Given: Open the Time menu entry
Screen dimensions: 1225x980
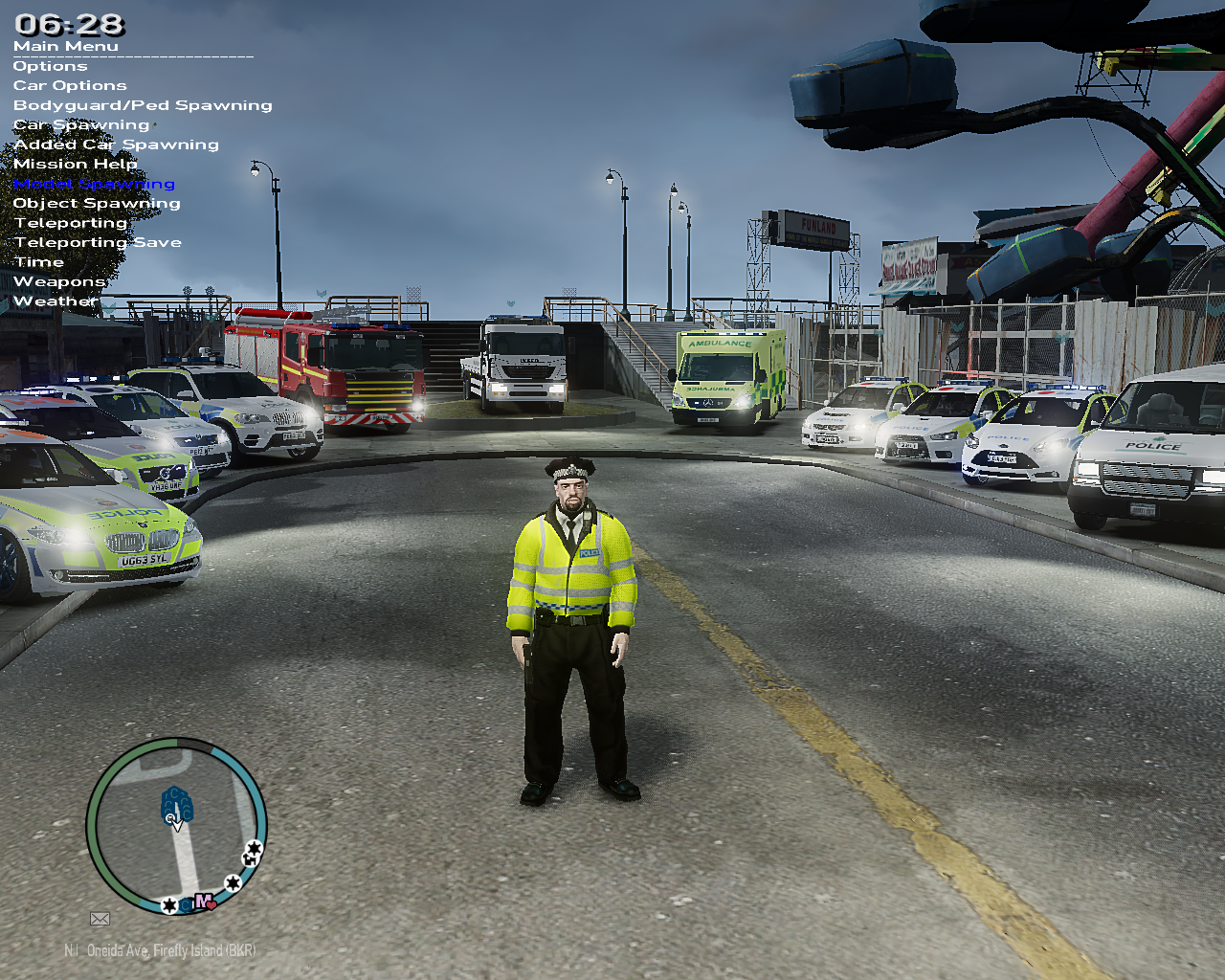Looking at the screenshot, I should [x=39, y=262].
